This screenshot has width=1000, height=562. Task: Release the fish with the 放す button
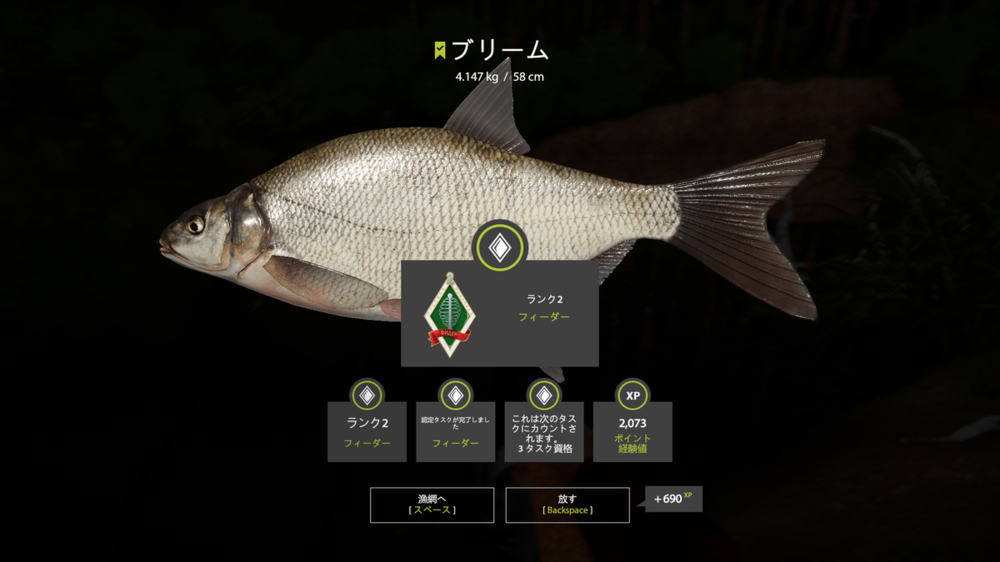pos(567,505)
